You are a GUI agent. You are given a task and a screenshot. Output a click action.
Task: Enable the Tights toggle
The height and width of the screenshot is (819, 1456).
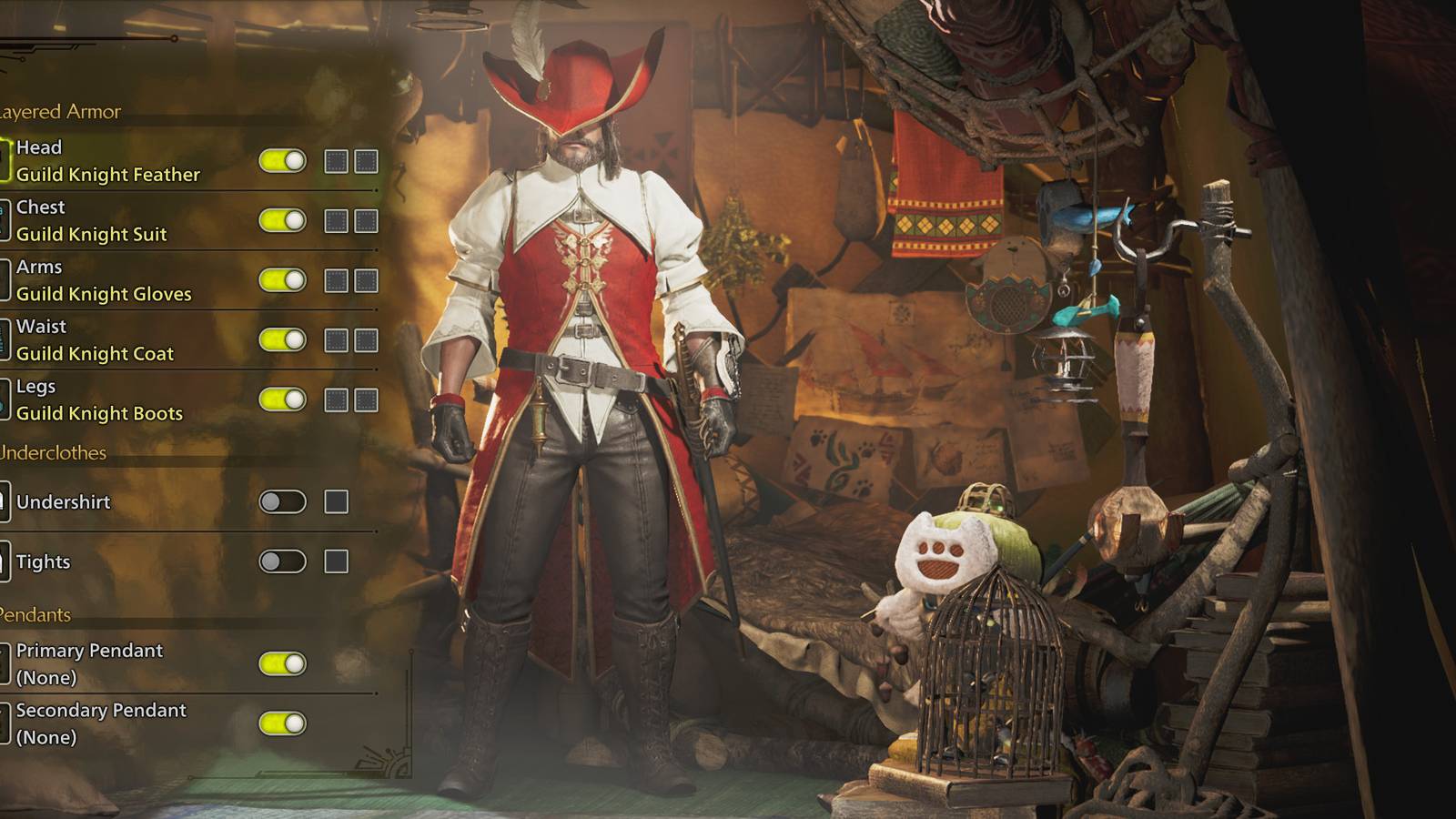[282, 561]
